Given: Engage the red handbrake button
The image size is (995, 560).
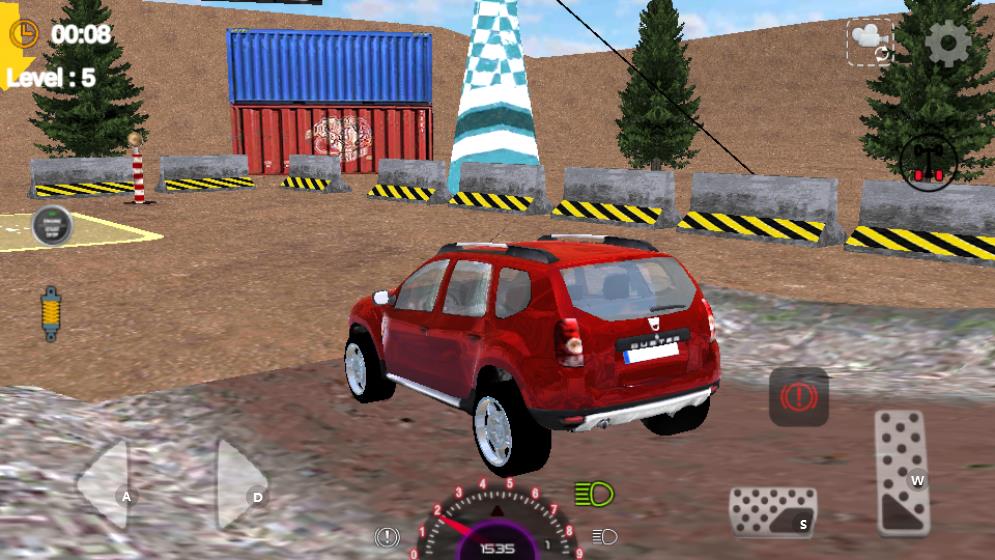Looking at the screenshot, I should pos(798,396).
